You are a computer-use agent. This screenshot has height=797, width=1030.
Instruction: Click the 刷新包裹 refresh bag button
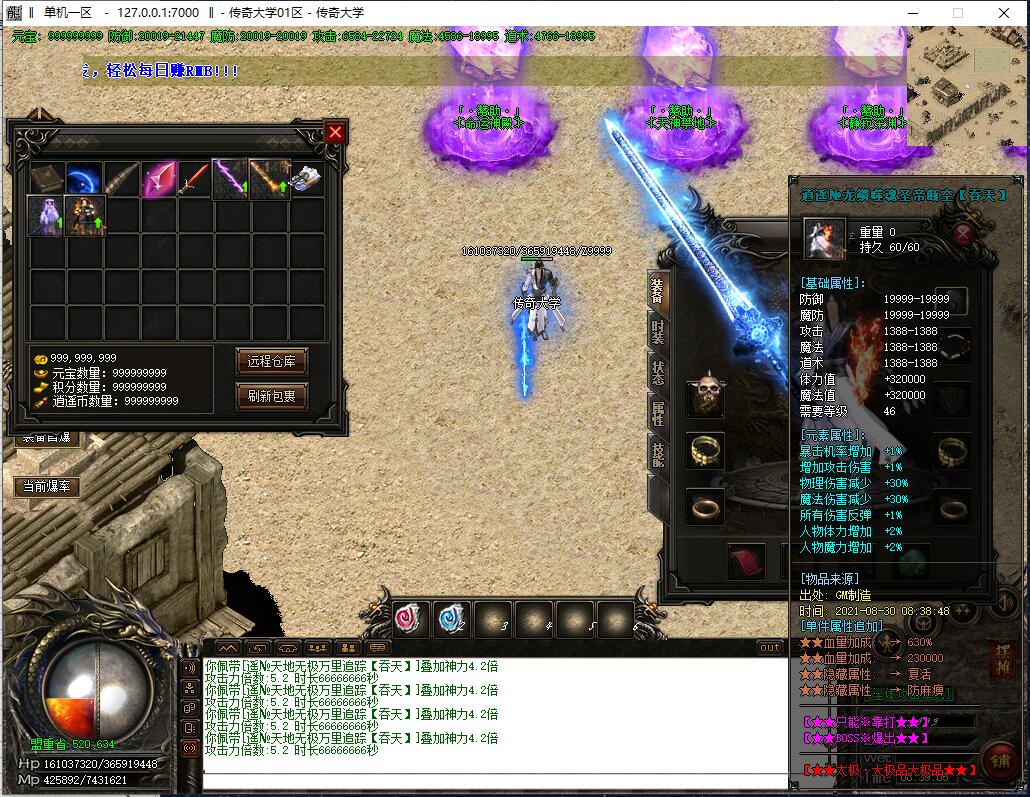271,395
